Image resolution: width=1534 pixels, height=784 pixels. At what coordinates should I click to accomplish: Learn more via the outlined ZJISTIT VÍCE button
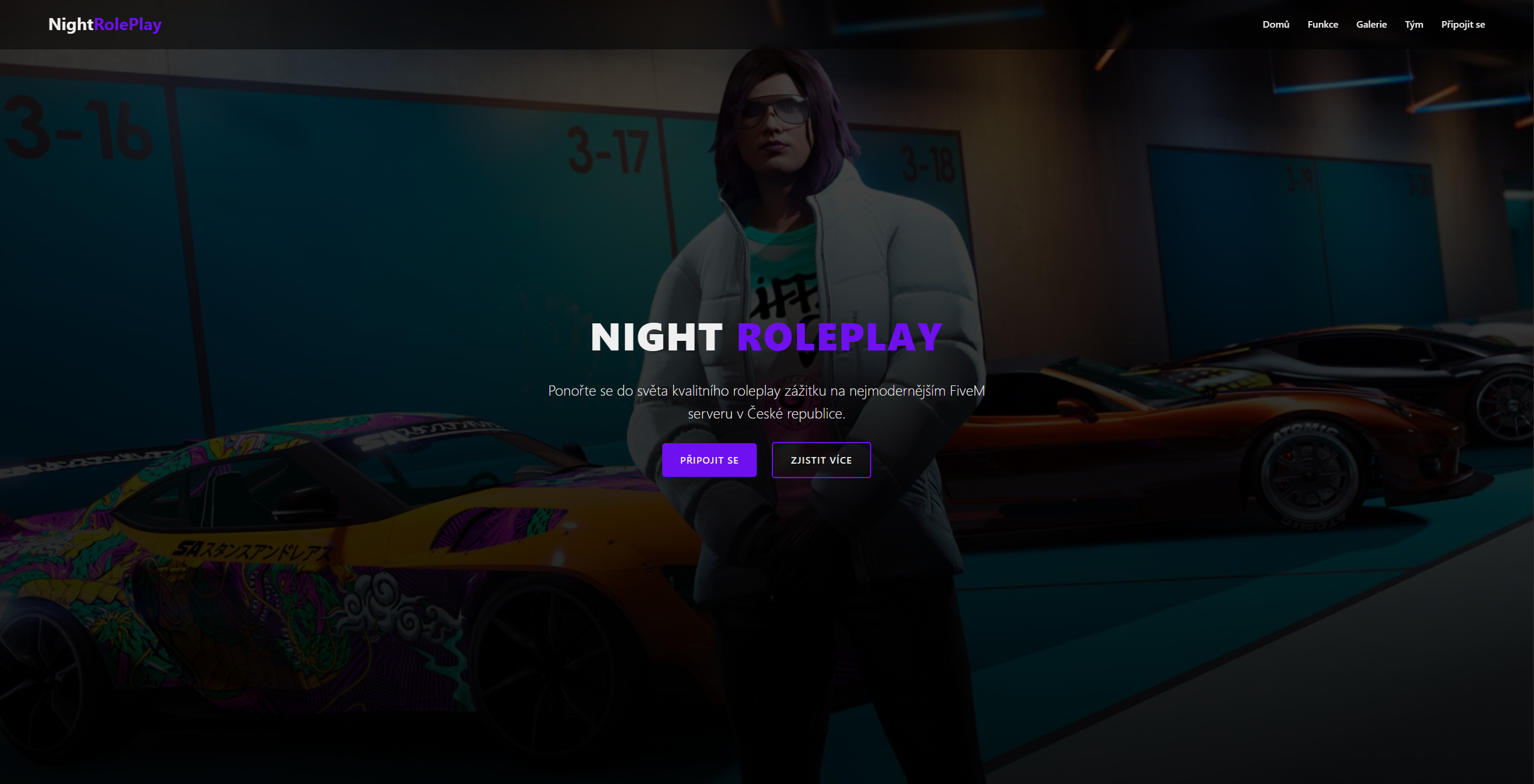pos(821,459)
